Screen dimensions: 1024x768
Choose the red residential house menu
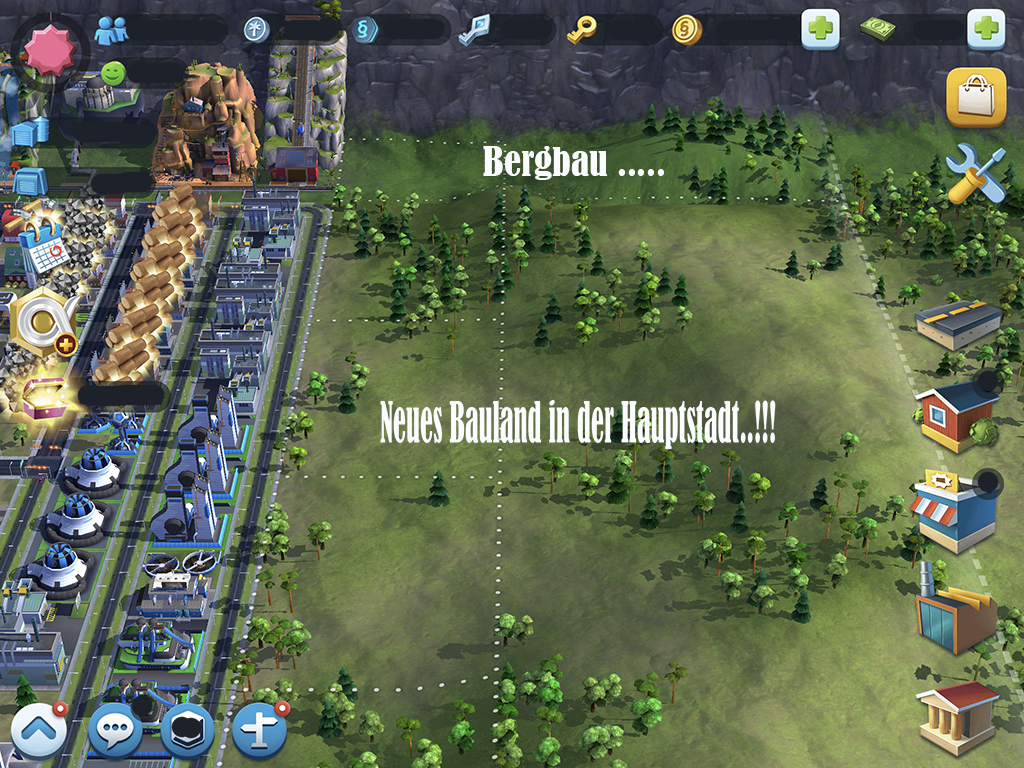(957, 412)
